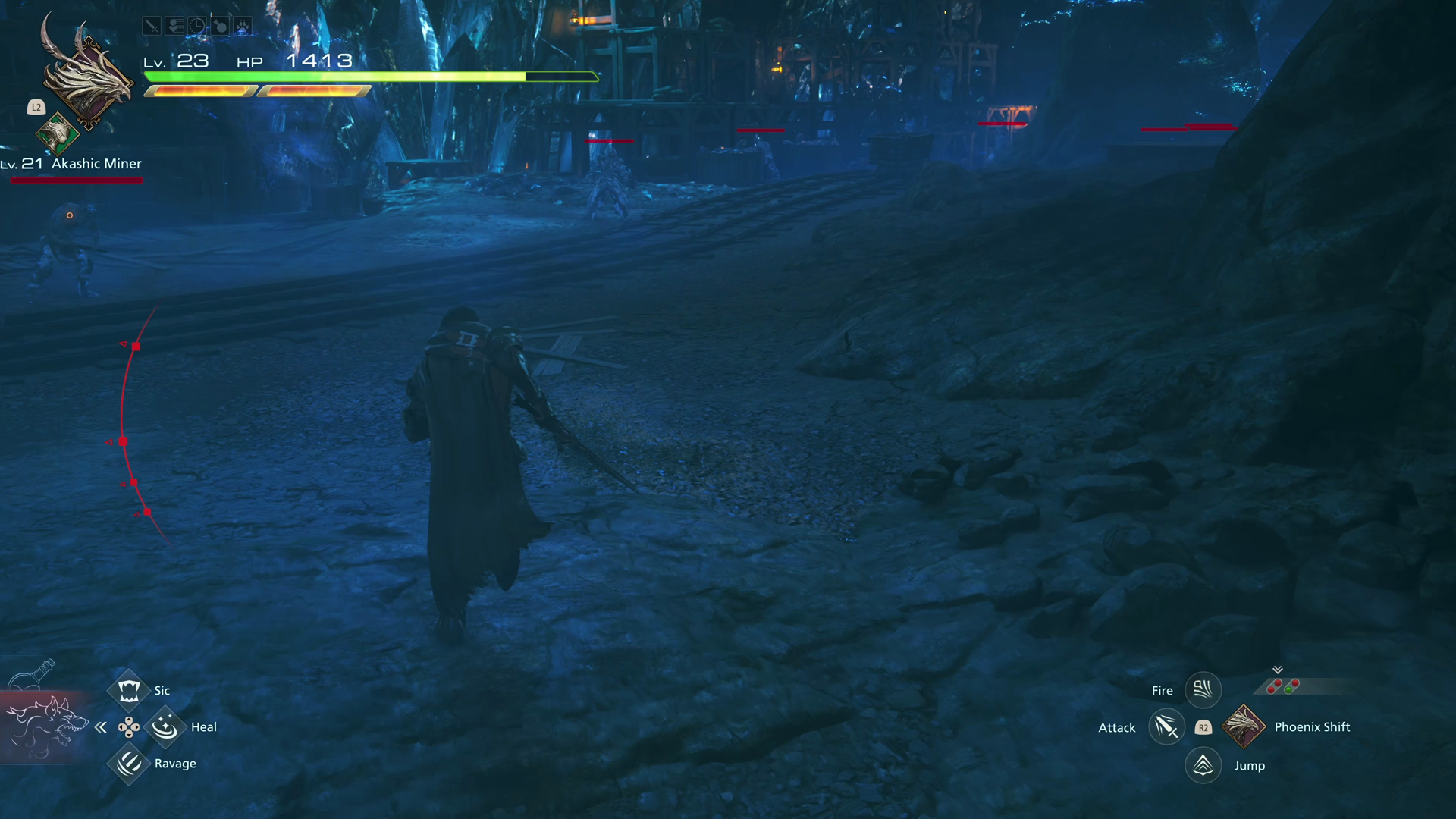Activate the Sic pet command icon
The image size is (1456, 819).
click(x=128, y=690)
